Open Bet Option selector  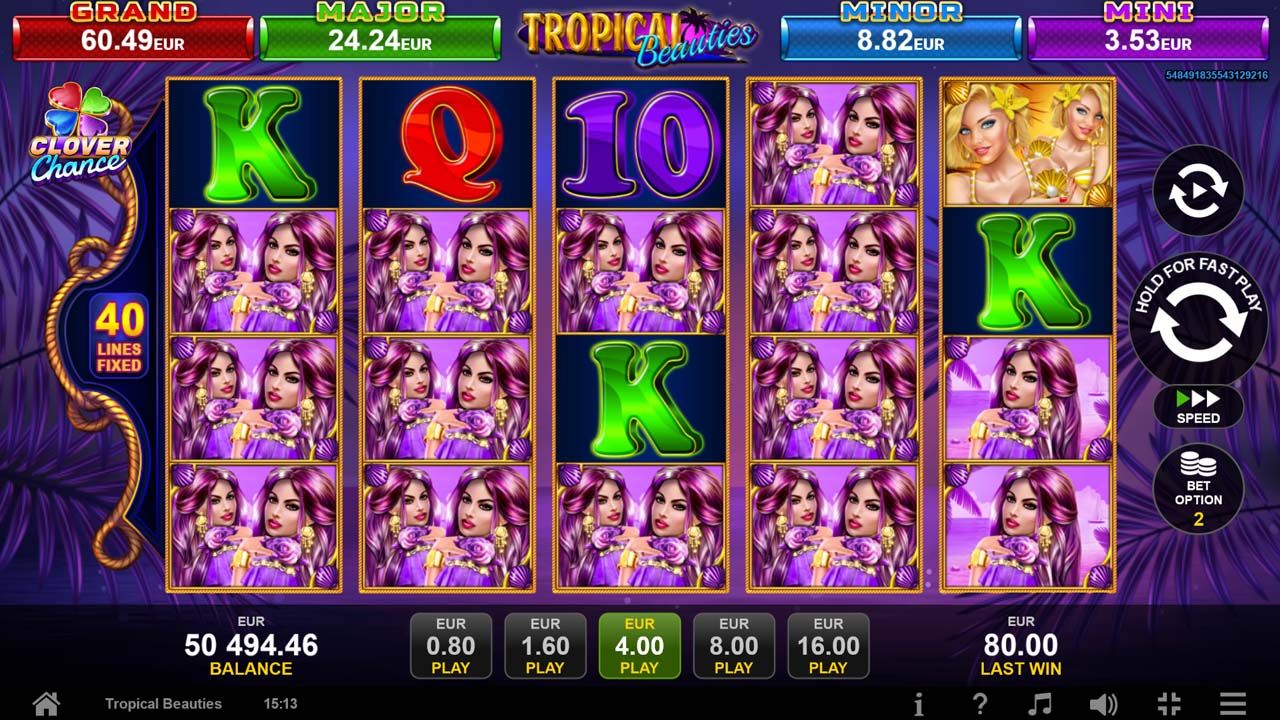pyautogui.click(x=1198, y=489)
